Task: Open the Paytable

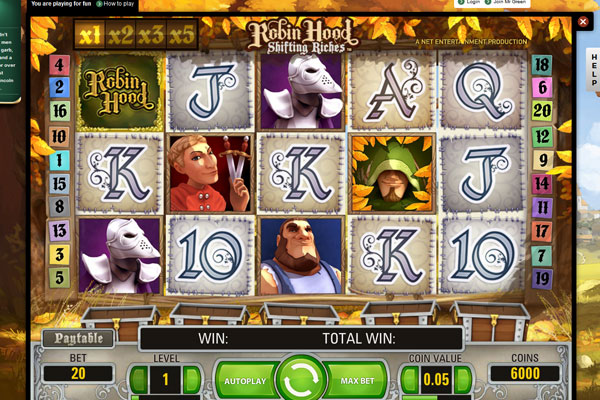Action: pos(78,338)
